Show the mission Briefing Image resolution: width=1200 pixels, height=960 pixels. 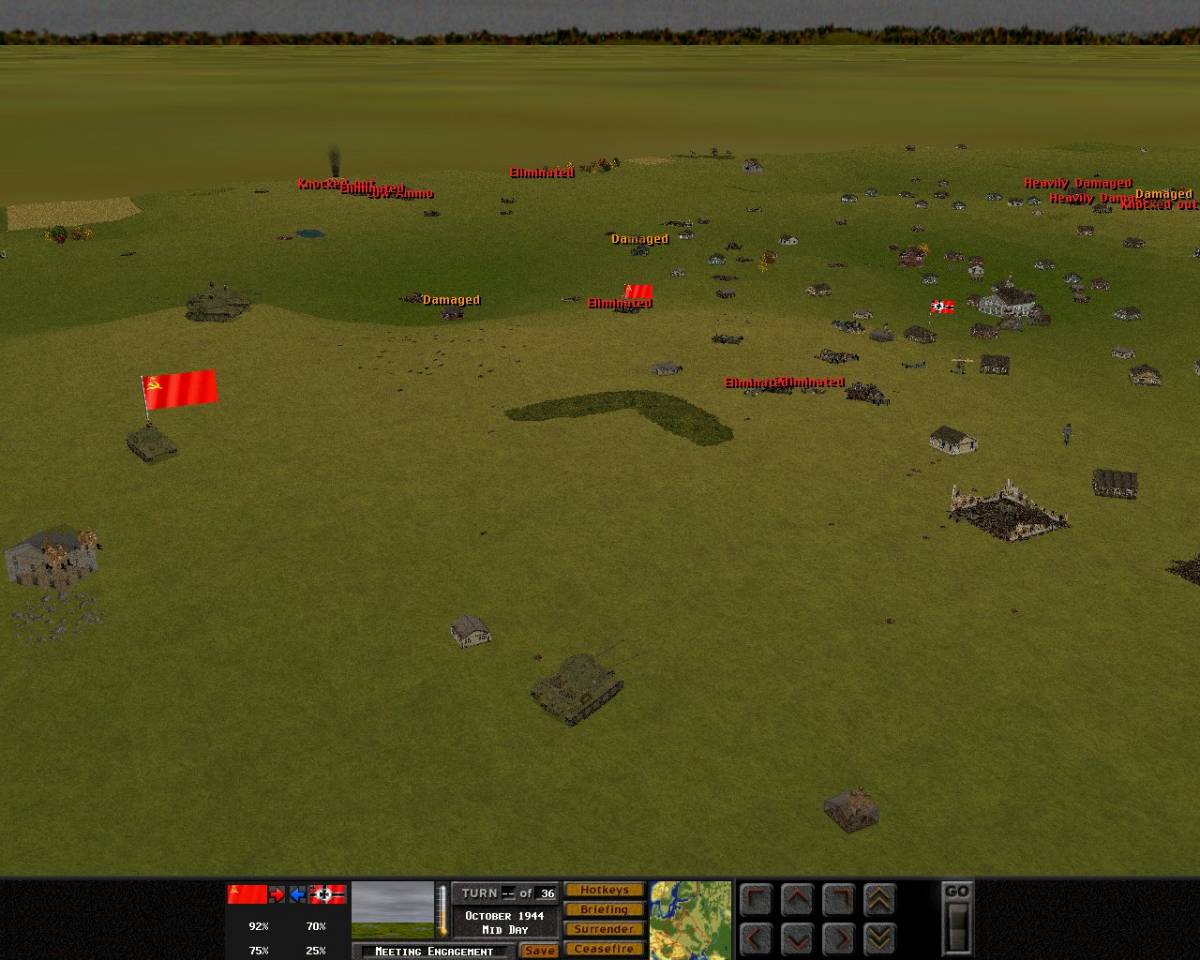604,910
